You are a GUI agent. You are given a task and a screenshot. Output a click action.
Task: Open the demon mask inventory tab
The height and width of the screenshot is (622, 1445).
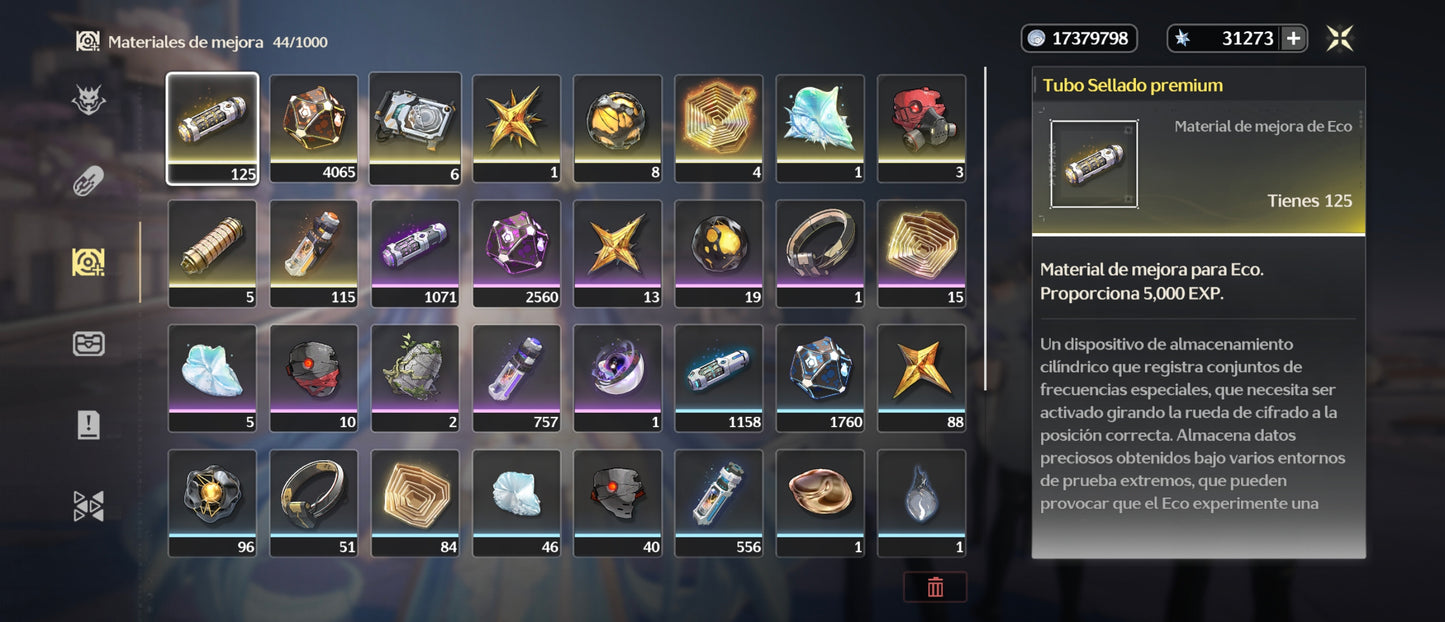click(x=89, y=100)
